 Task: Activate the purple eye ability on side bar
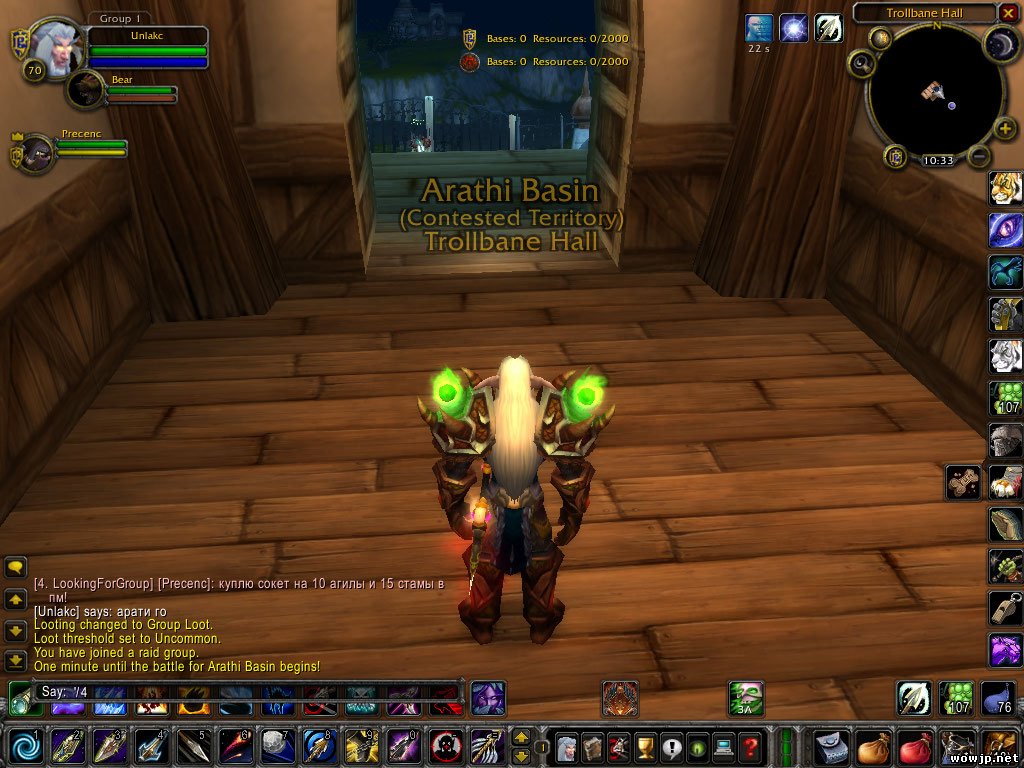tap(1005, 229)
